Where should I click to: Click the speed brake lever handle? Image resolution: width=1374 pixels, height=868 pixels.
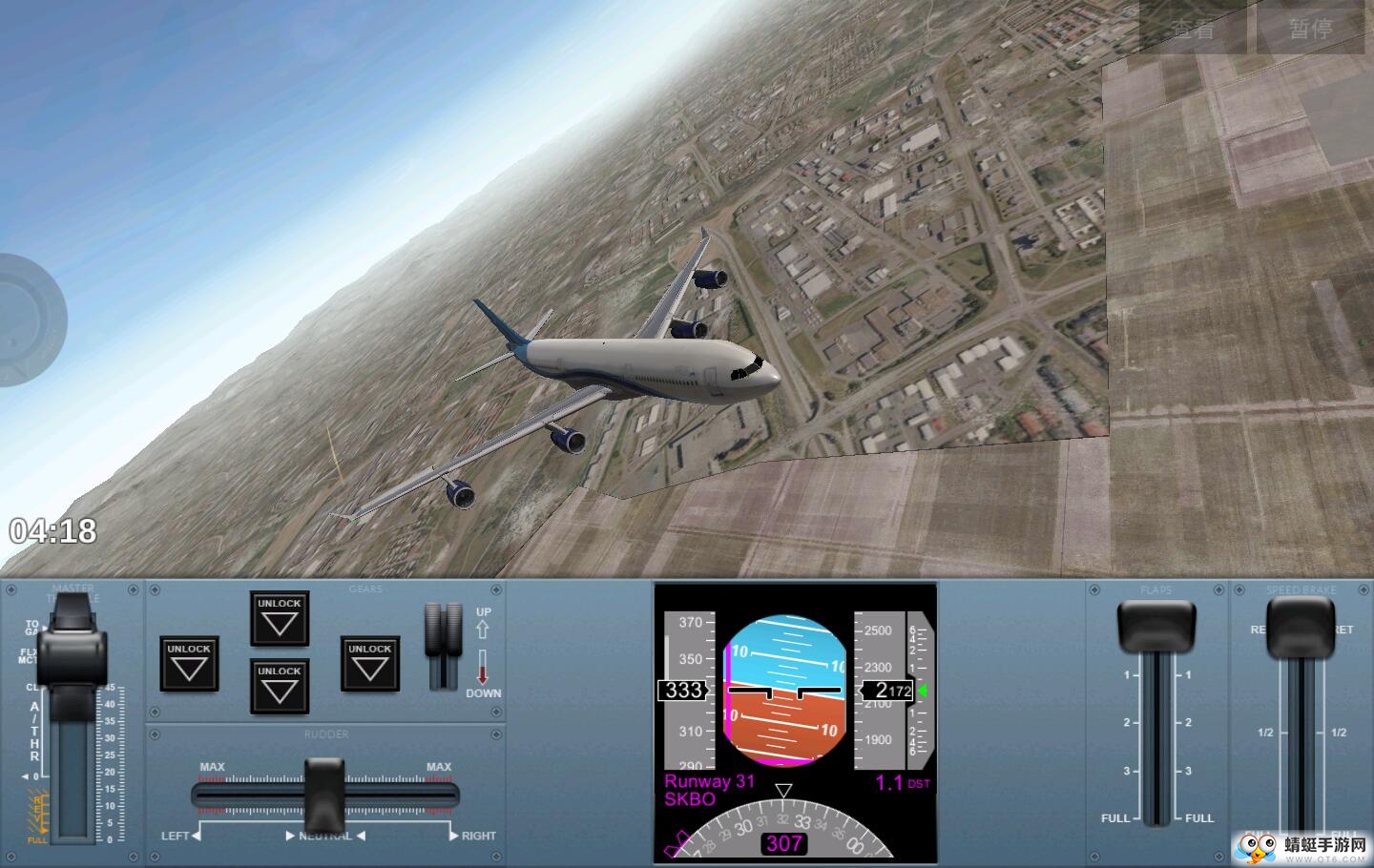[x=1301, y=627]
